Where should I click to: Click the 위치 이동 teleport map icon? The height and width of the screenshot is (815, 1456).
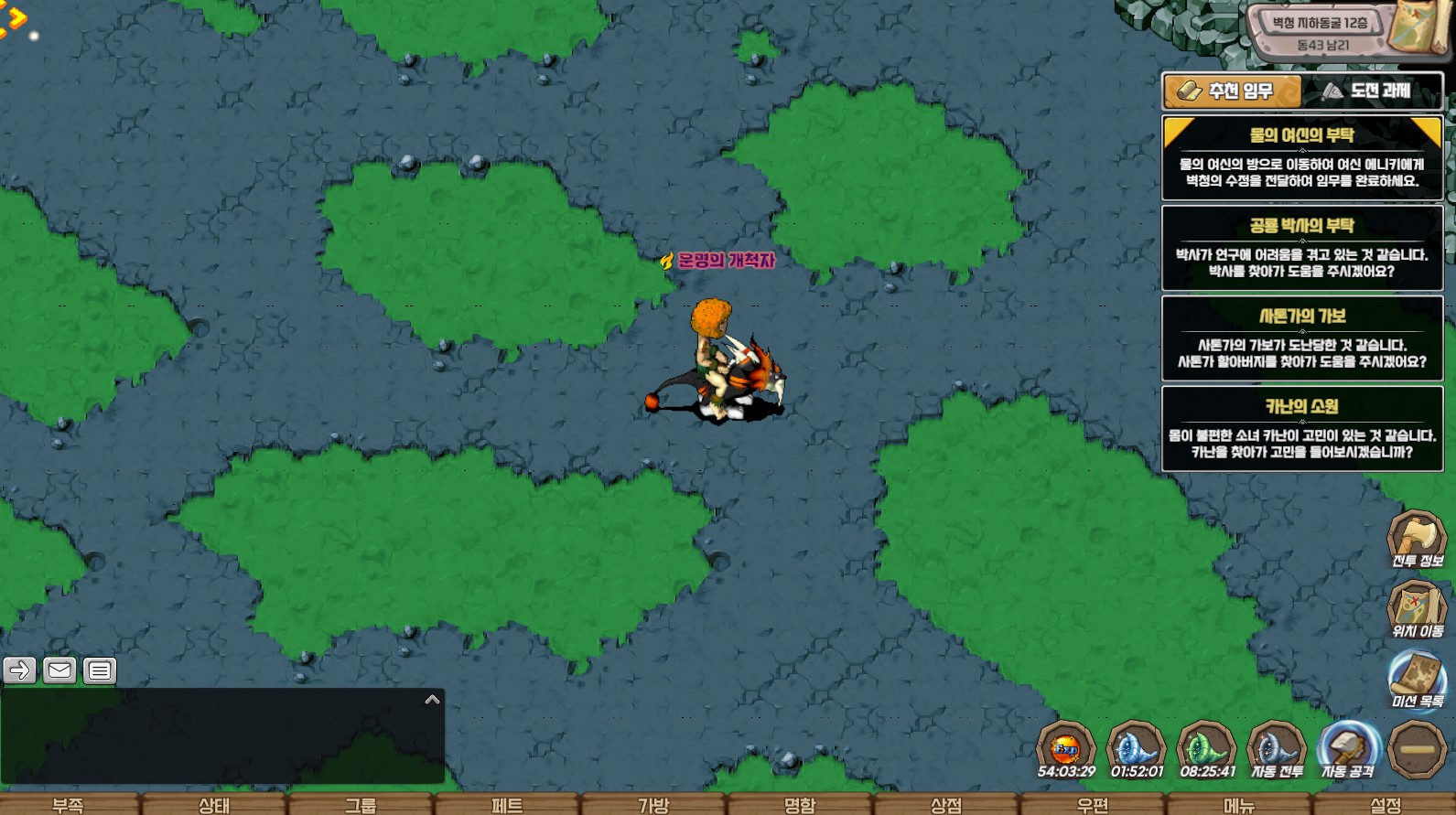[1417, 609]
